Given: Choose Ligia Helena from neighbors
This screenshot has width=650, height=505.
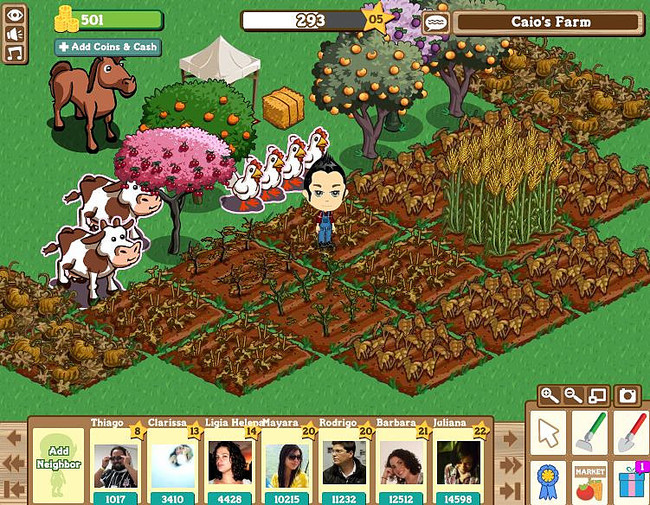Looking at the screenshot, I should click(x=229, y=463).
